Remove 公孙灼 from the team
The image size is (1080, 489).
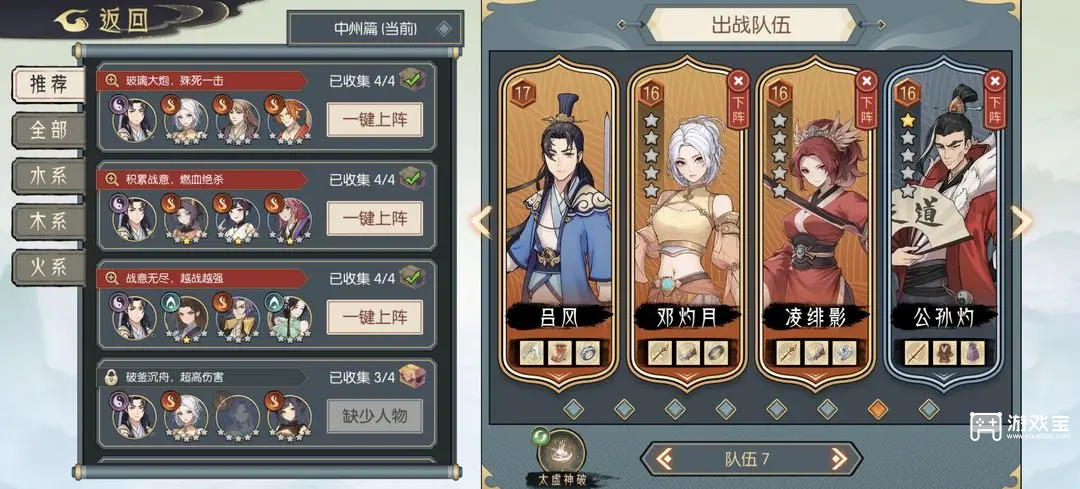click(x=993, y=93)
